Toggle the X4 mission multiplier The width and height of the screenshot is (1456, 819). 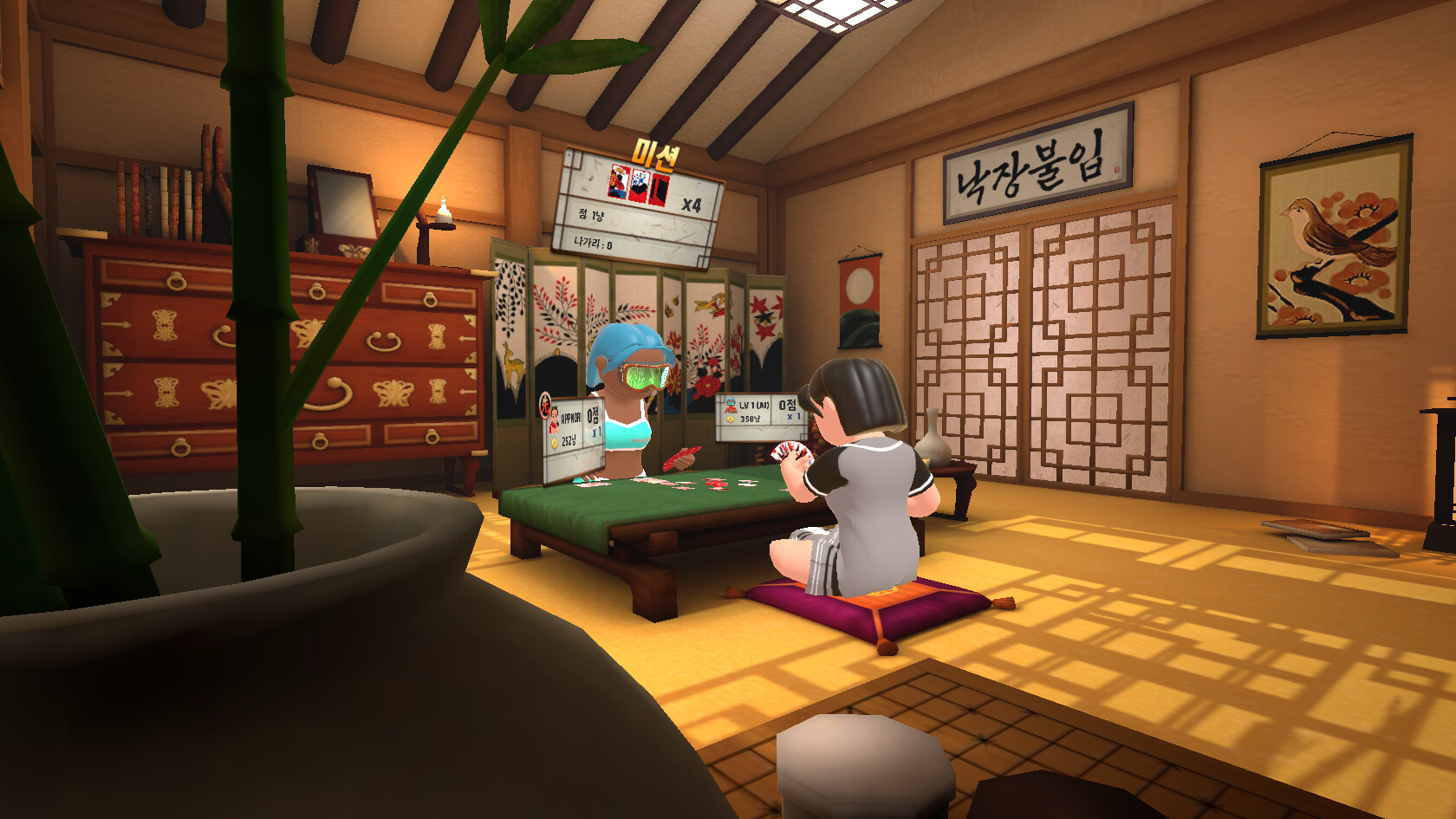(x=692, y=205)
